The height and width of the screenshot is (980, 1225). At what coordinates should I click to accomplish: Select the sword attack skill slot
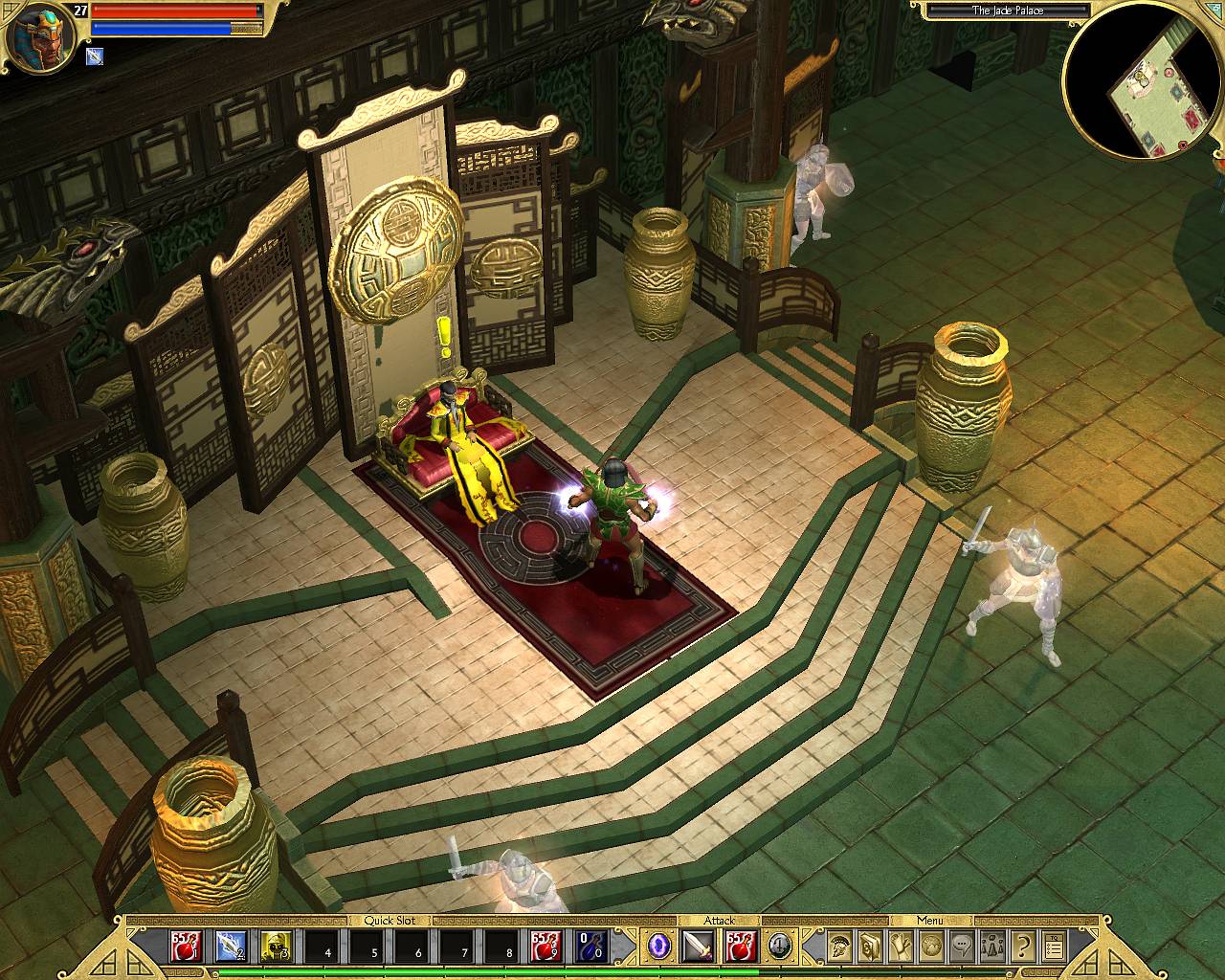pyautogui.click(x=698, y=947)
